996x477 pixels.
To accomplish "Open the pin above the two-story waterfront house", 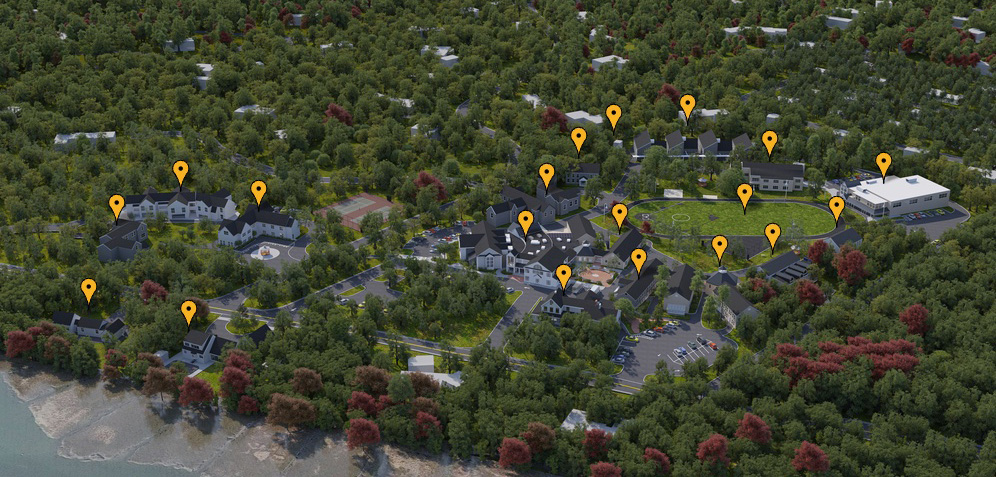I will tap(189, 311).
